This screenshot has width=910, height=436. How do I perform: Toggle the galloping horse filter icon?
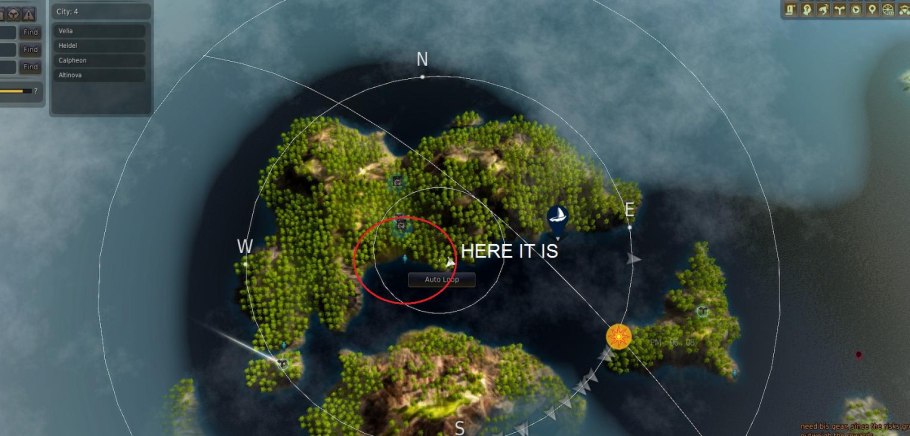click(822, 10)
